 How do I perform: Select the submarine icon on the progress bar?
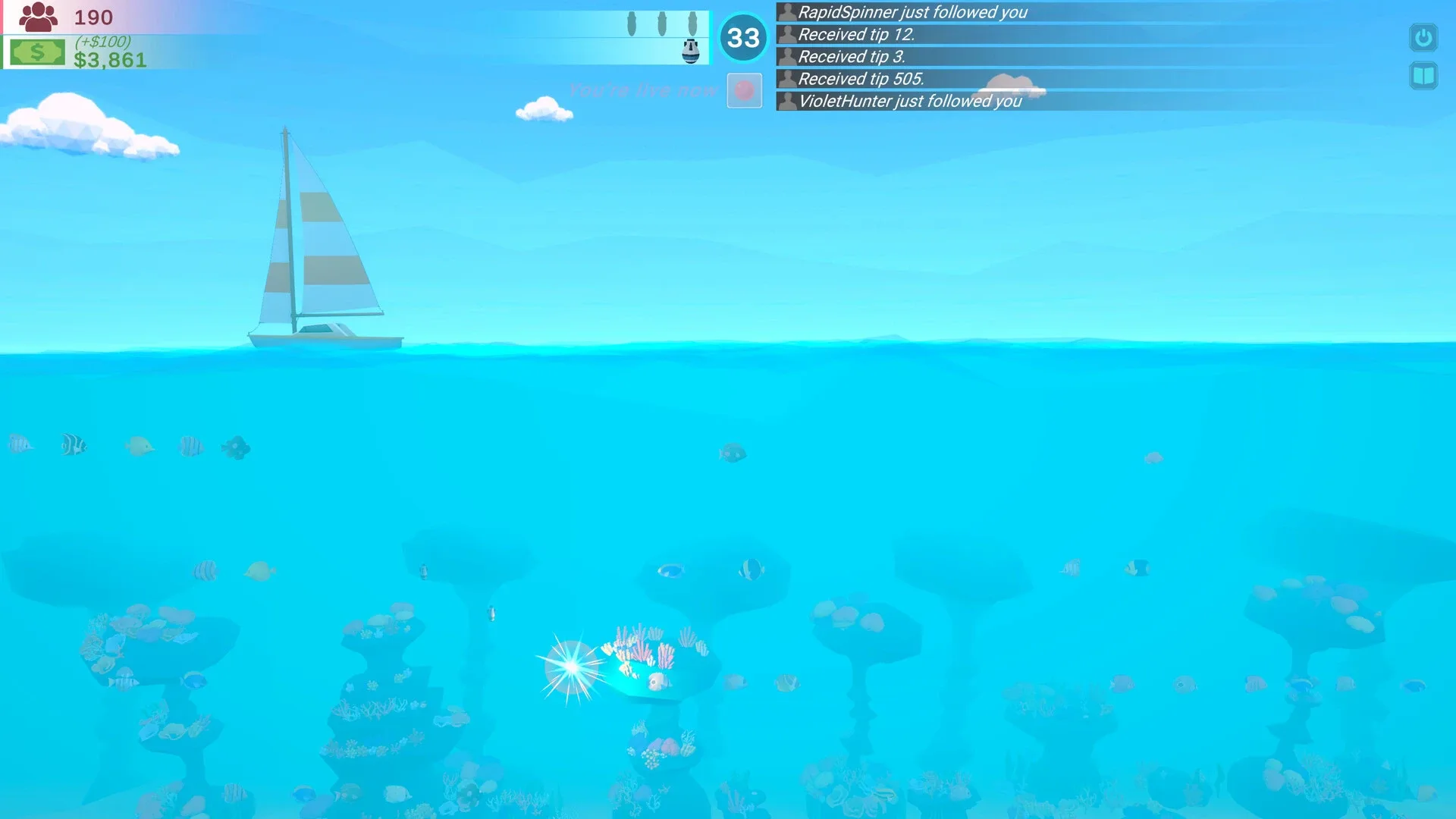[692, 53]
